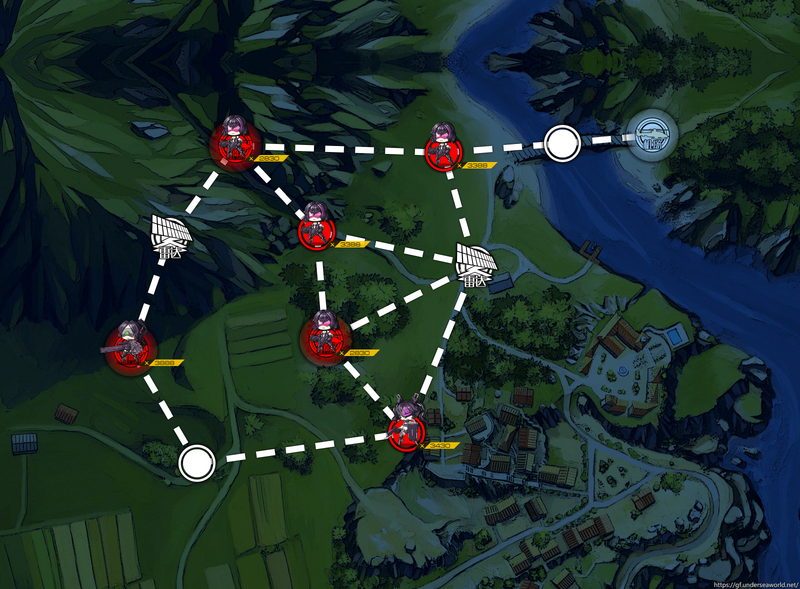Select the blue heliport node
The width and height of the screenshot is (800, 589).
pyautogui.click(x=652, y=138)
